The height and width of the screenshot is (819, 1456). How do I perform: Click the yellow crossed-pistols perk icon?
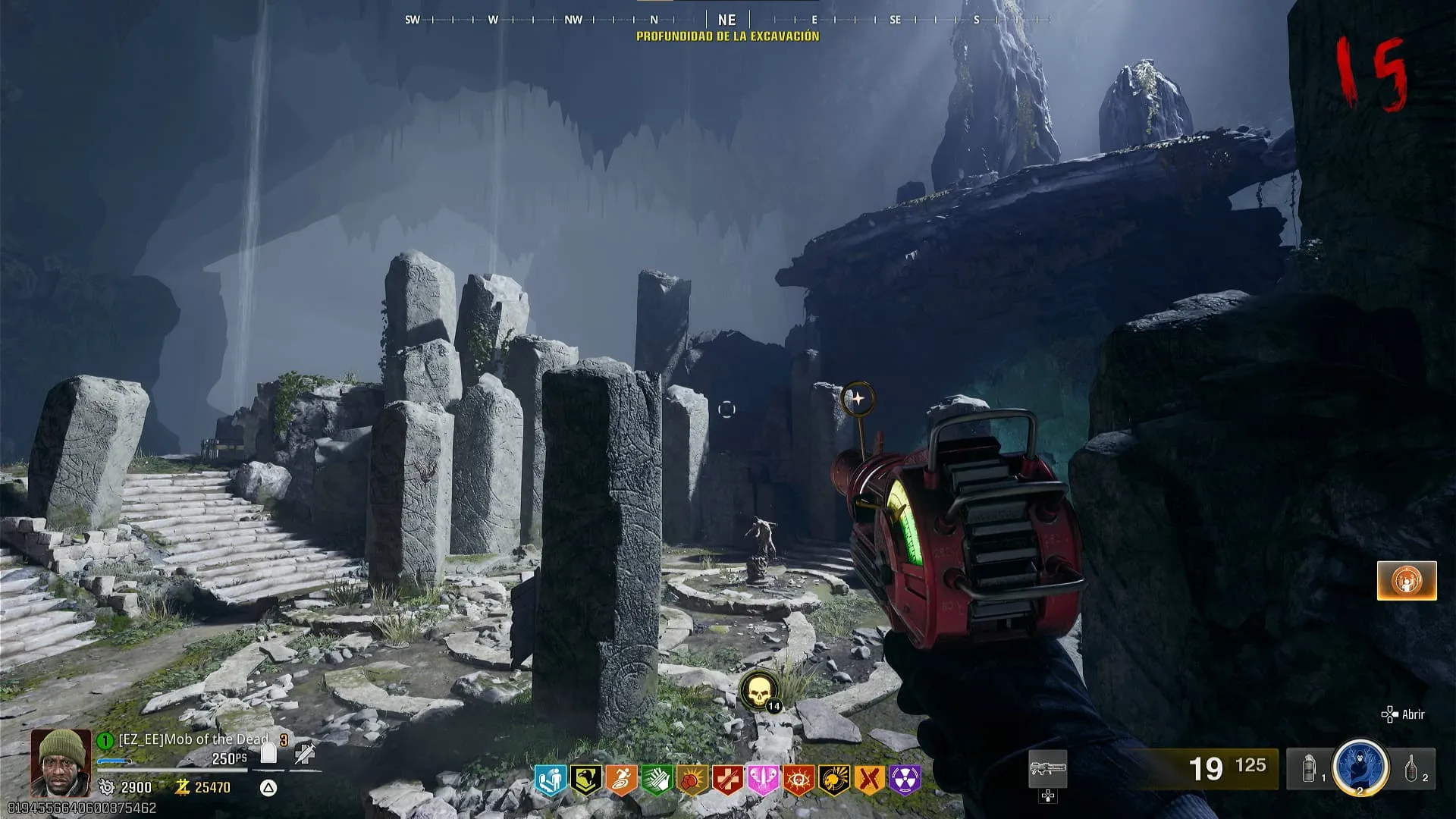[x=870, y=780]
